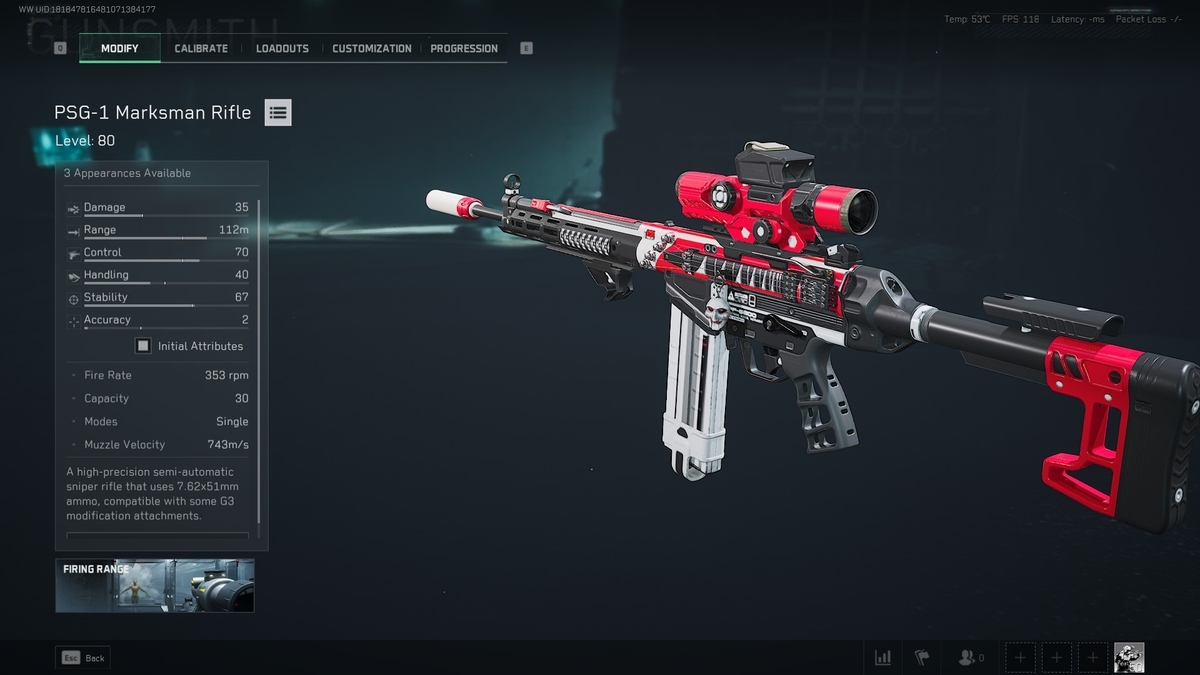Viewport: 1200px width, 675px height.
Task: Open the friends list icon
Action: click(968, 657)
